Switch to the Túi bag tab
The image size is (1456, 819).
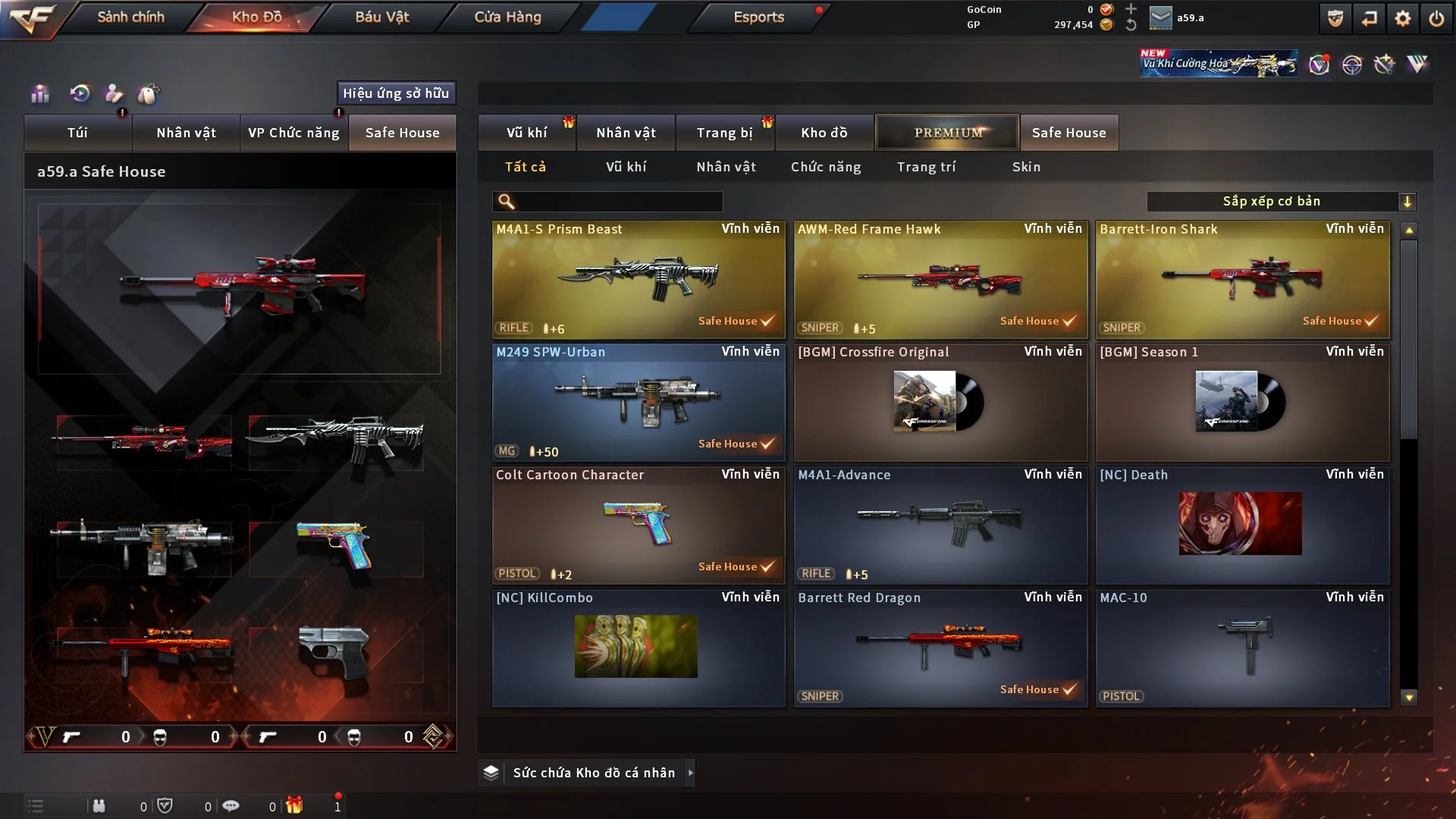[x=77, y=133]
